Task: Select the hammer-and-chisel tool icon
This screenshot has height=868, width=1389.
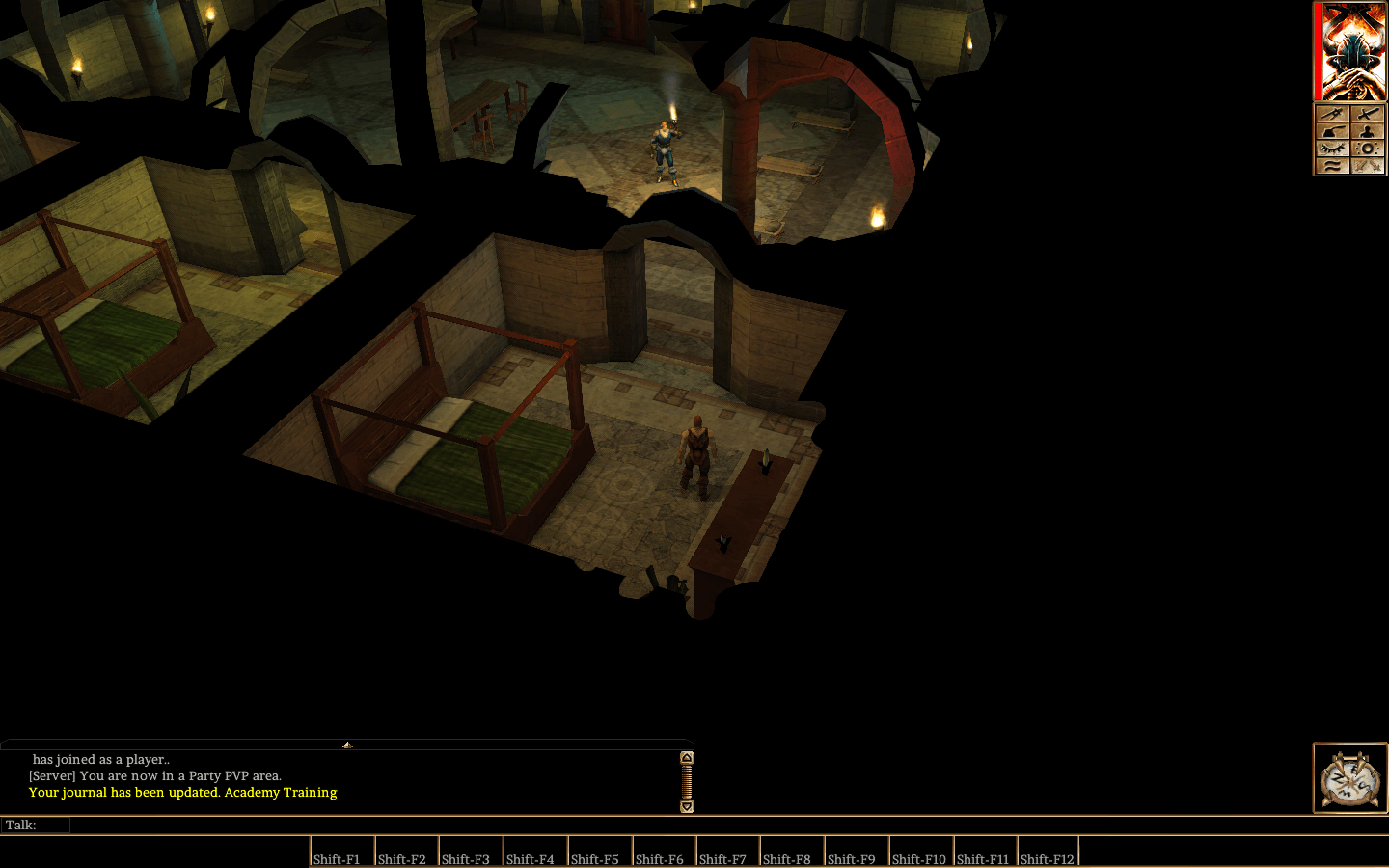Action: click(1333, 114)
